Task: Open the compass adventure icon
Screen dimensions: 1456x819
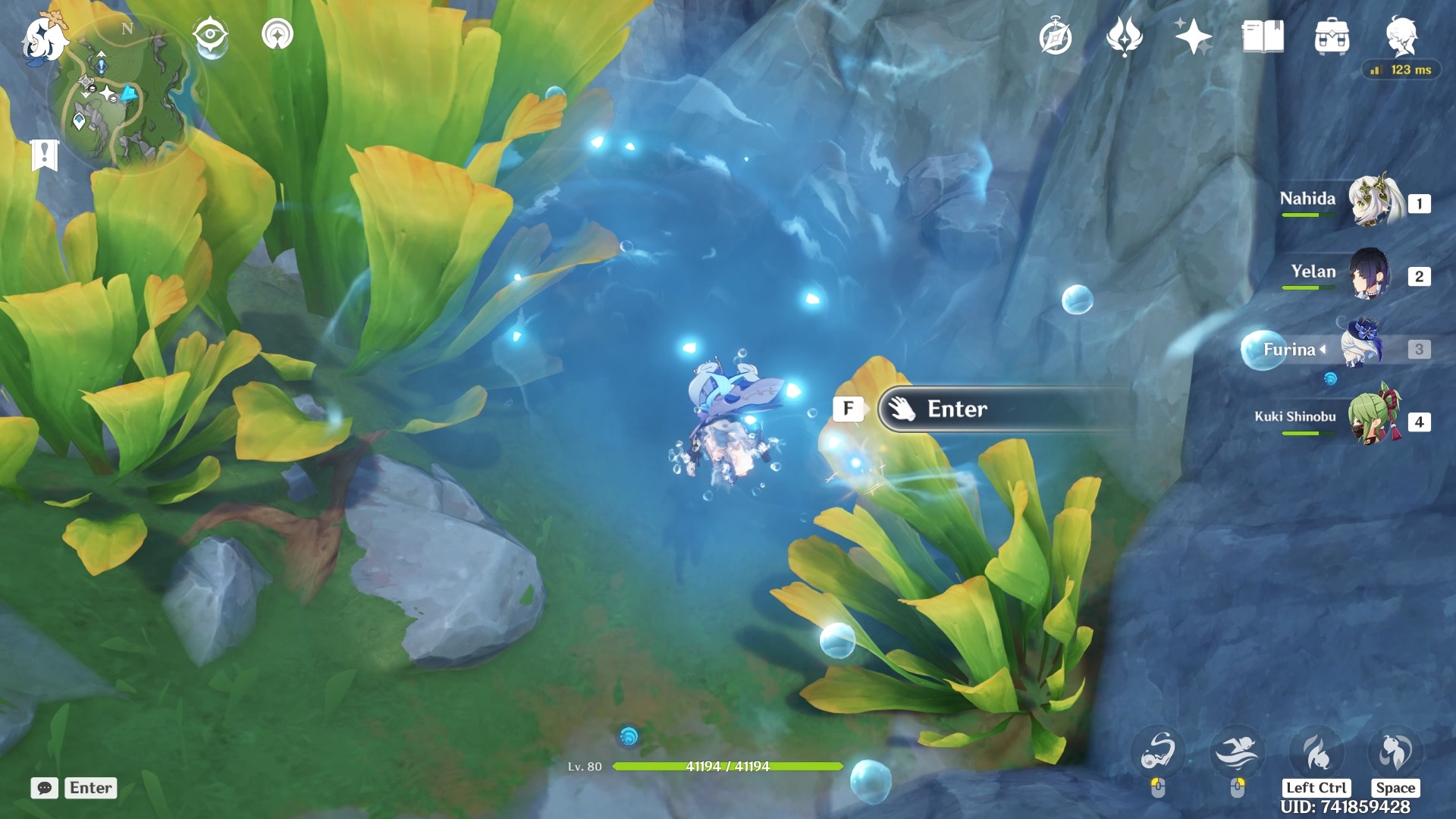Action: tap(1055, 36)
